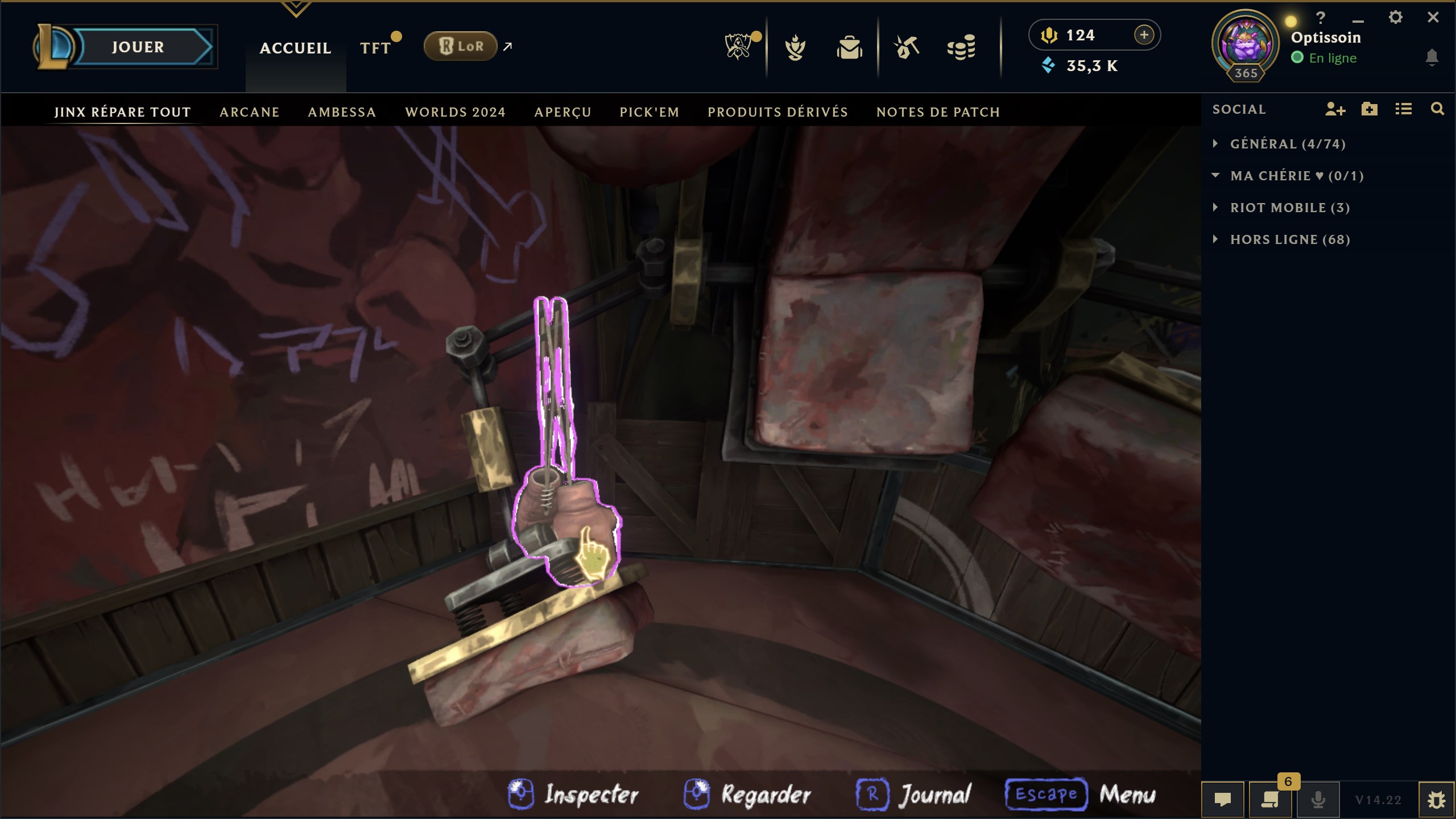Click the Optissoin profile avatar
Image resolution: width=1456 pixels, height=819 pixels.
[1247, 41]
